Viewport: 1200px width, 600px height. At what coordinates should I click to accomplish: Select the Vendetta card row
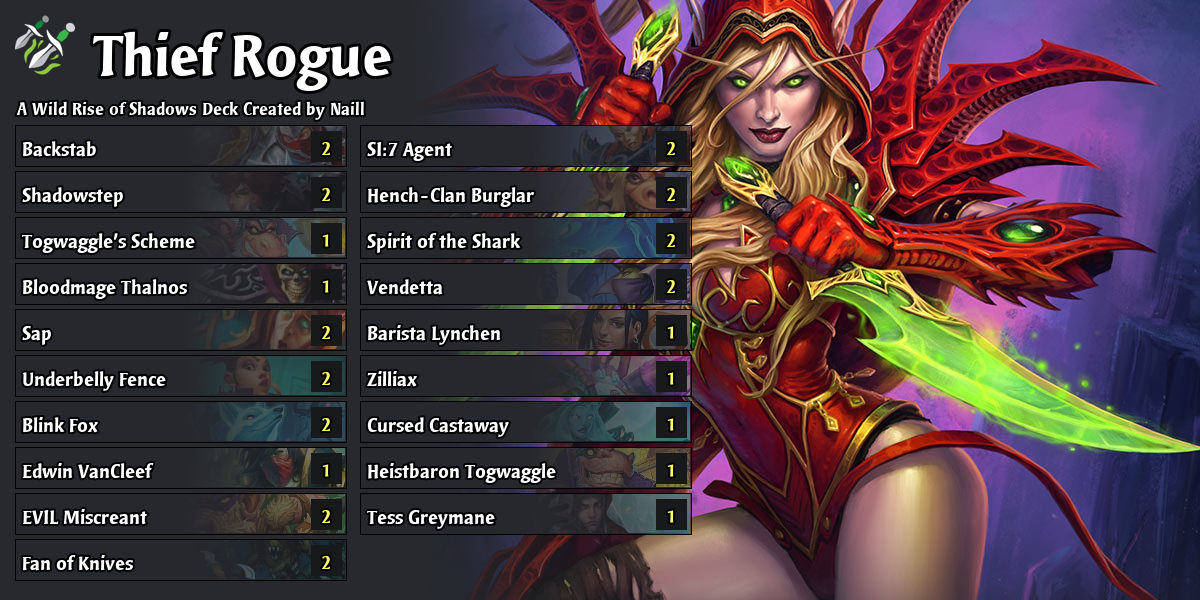pyautogui.click(x=525, y=288)
